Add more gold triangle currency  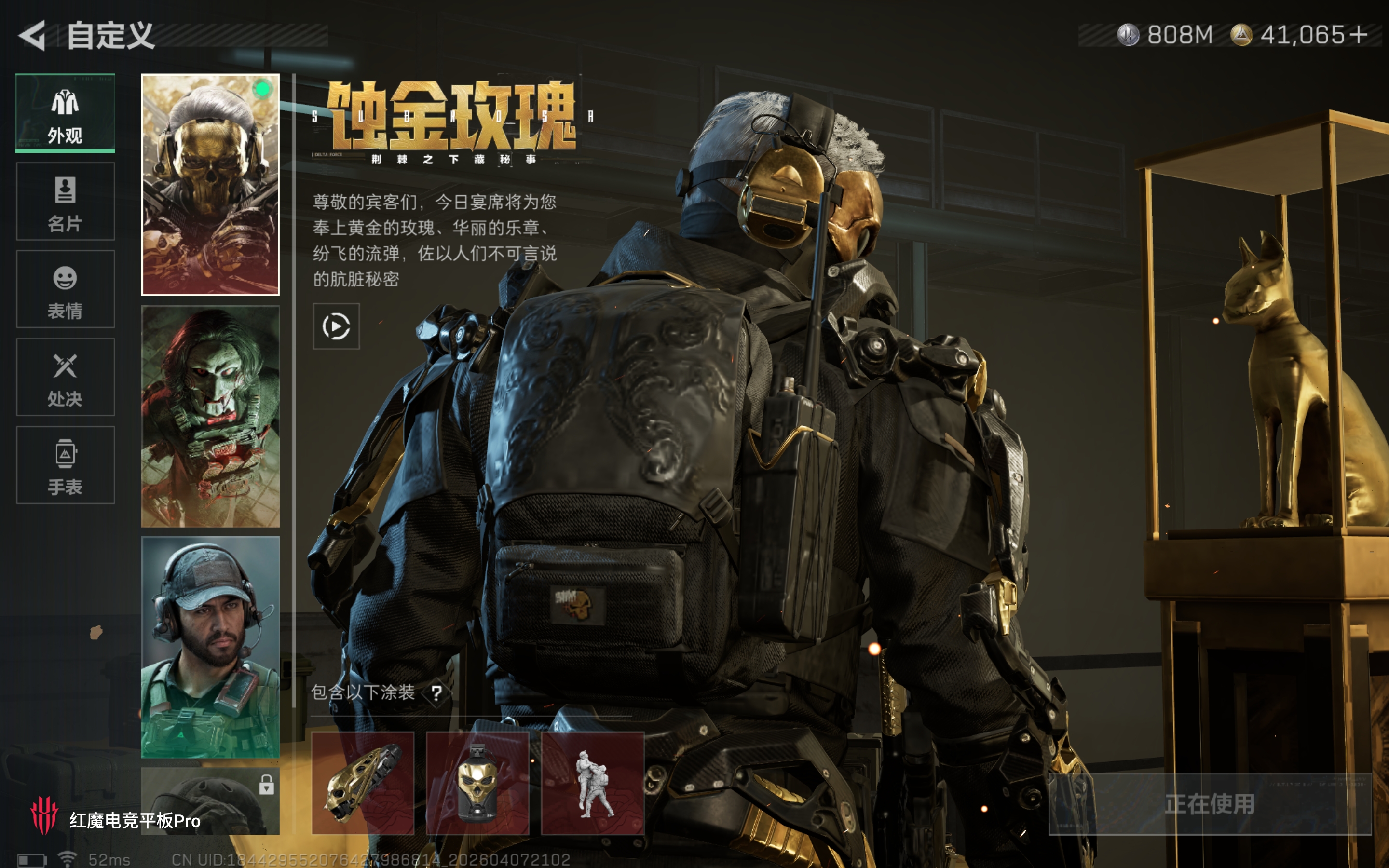[x=1359, y=36]
